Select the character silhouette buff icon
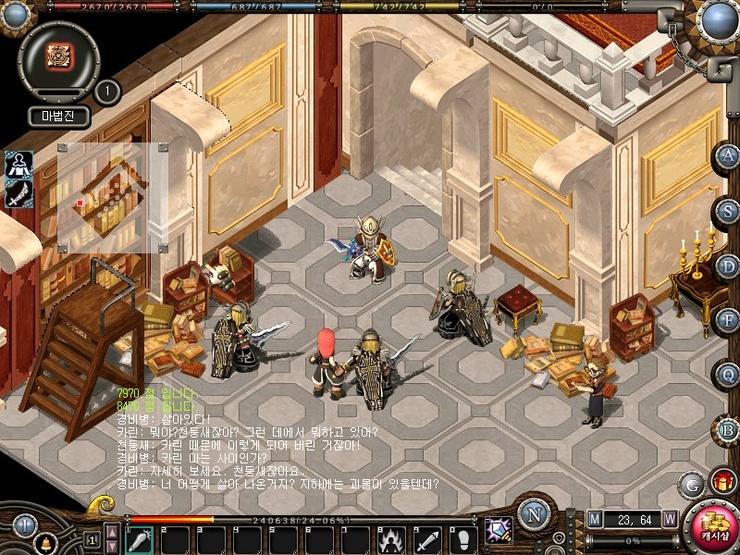The image size is (740, 555). tap(17, 164)
